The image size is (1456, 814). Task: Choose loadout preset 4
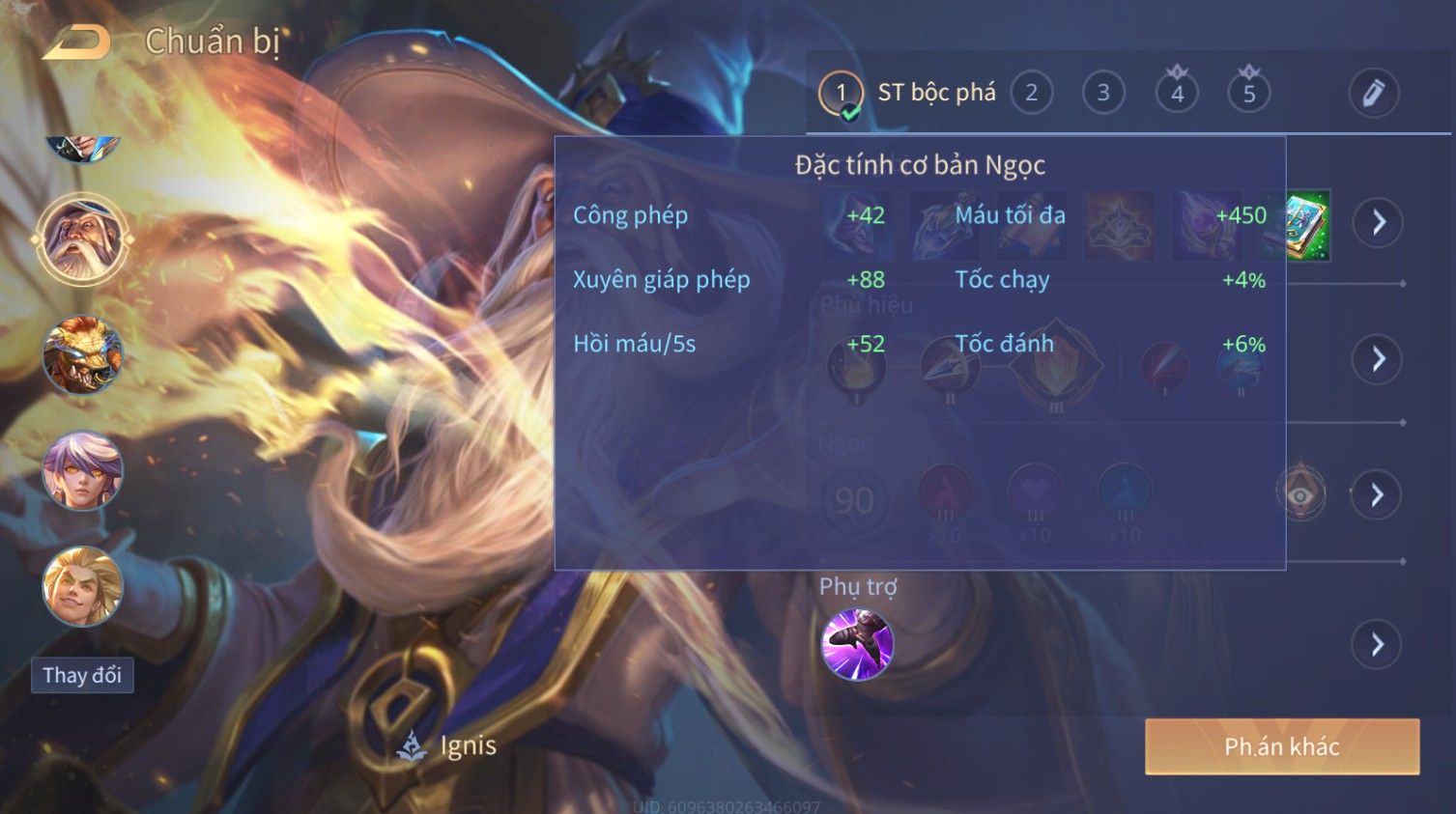click(1176, 93)
